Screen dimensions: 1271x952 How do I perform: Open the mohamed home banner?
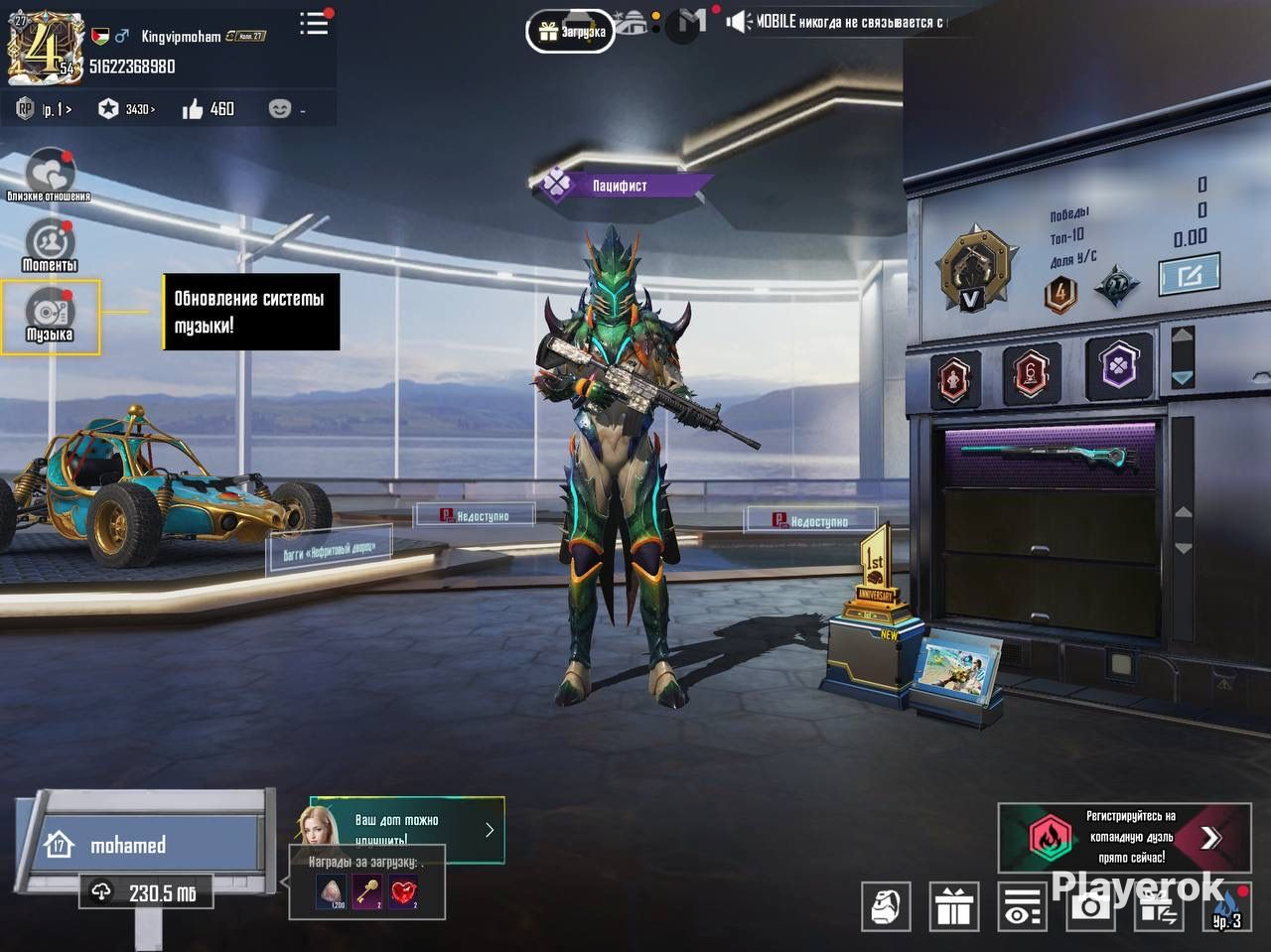click(149, 845)
